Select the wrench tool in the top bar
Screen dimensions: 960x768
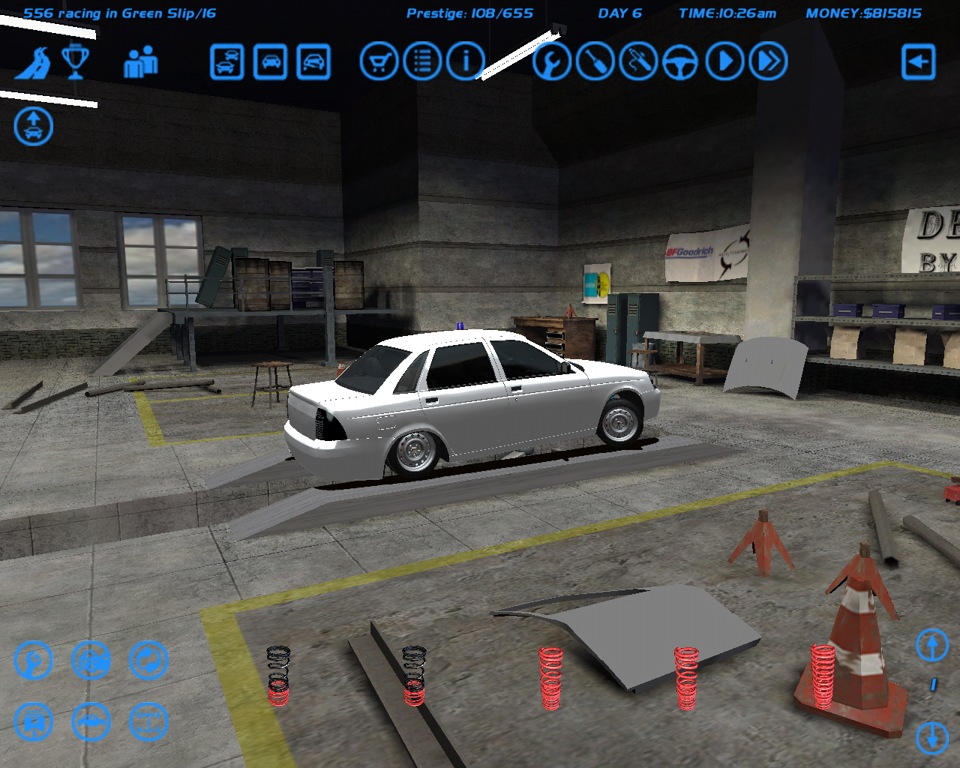pyautogui.click(x=551, y=62)
